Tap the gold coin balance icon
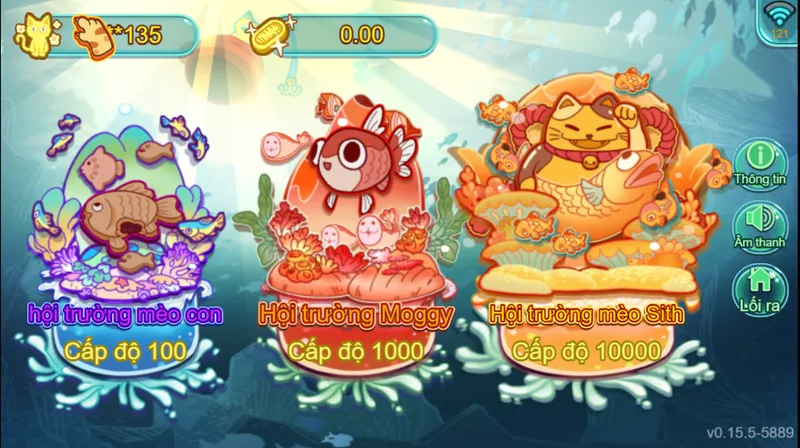 tap(270, 35)
